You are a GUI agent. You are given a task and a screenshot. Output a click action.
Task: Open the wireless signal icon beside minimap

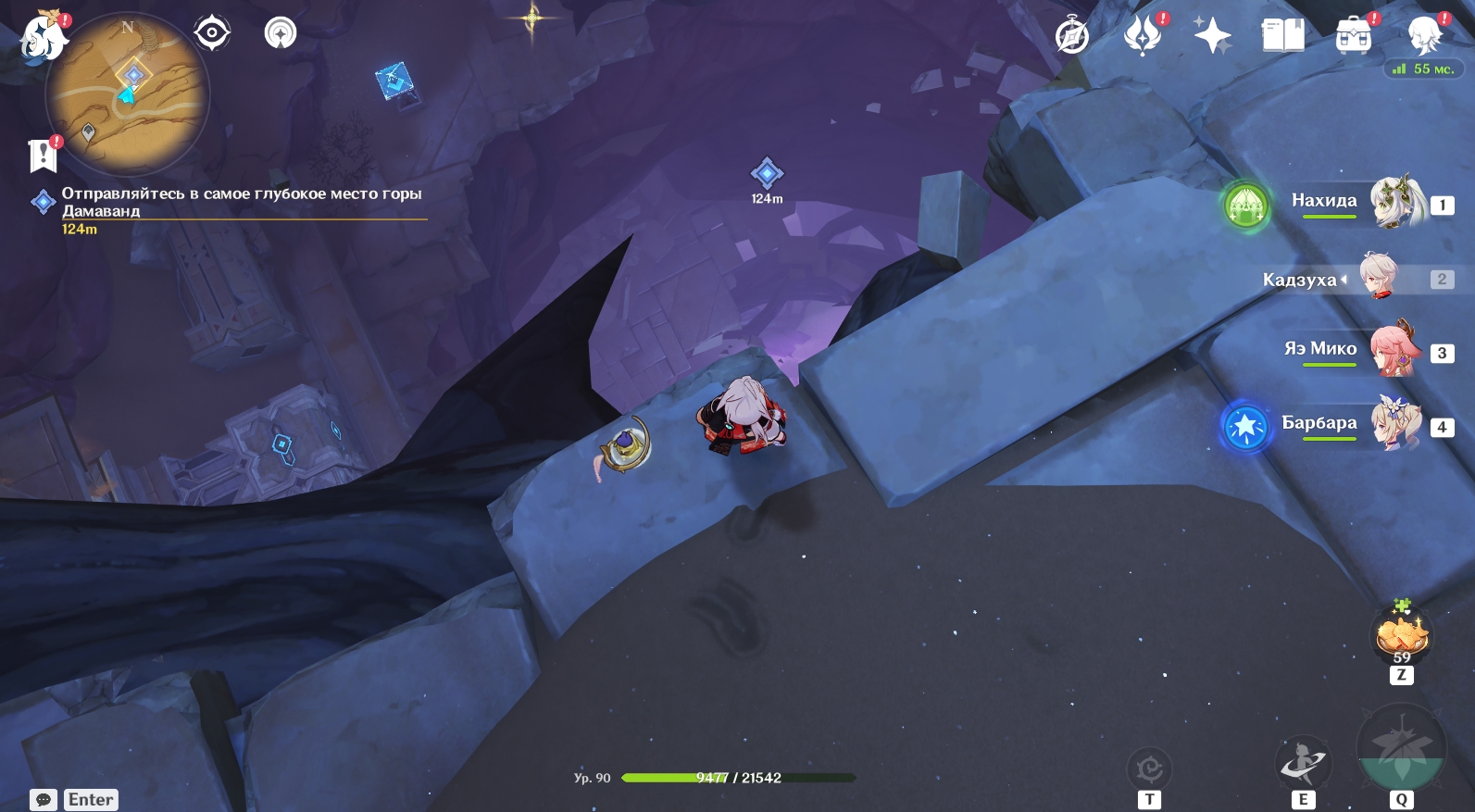[x=281, y=33]
